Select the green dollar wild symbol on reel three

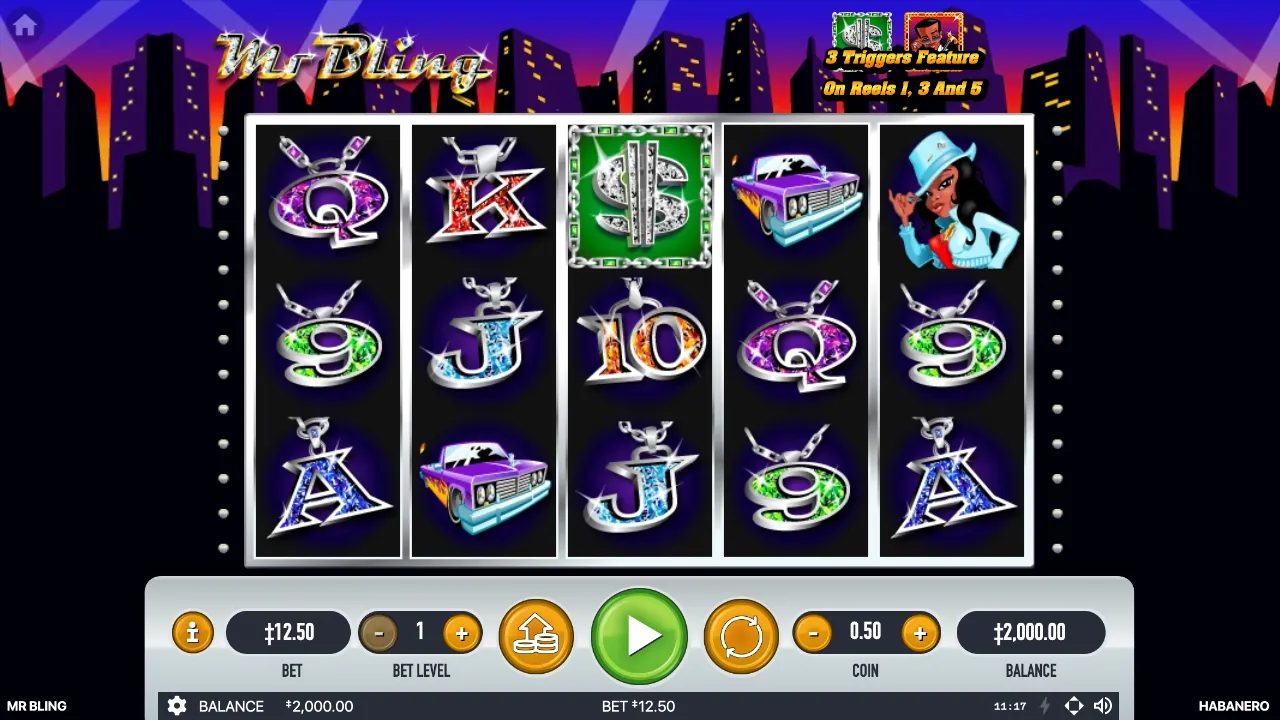pos(639,195)
